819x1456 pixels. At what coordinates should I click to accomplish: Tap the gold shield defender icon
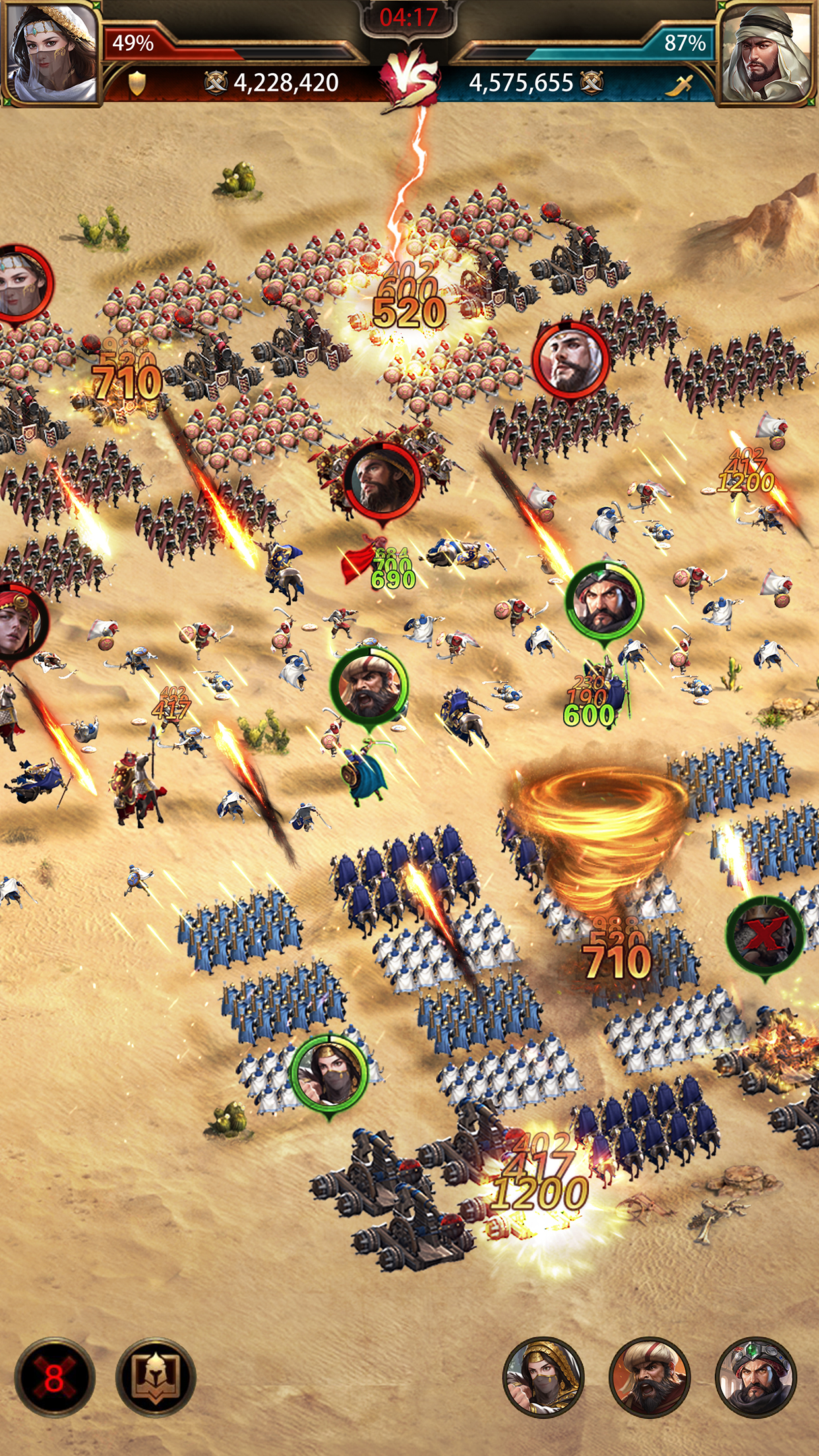136,83
